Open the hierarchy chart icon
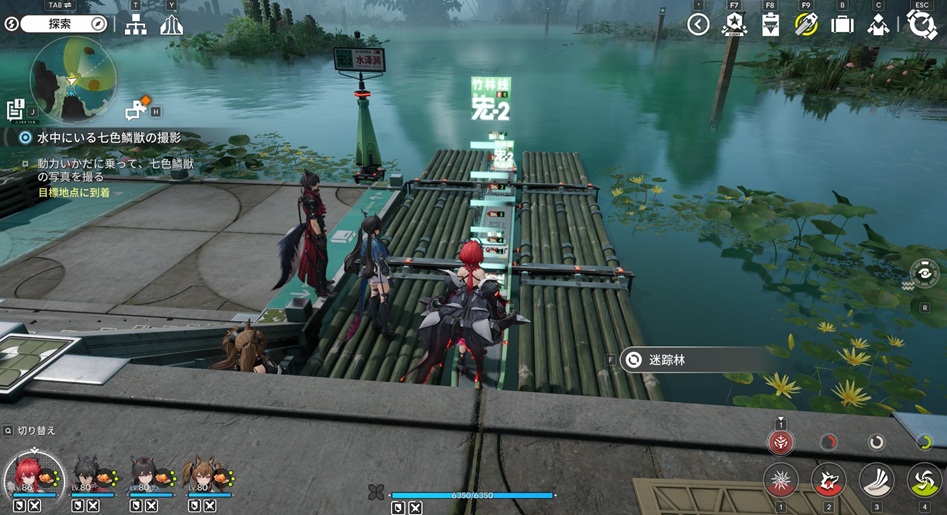Image resolution: width=947 pixels, height=515 pixels. click(135, 25)
